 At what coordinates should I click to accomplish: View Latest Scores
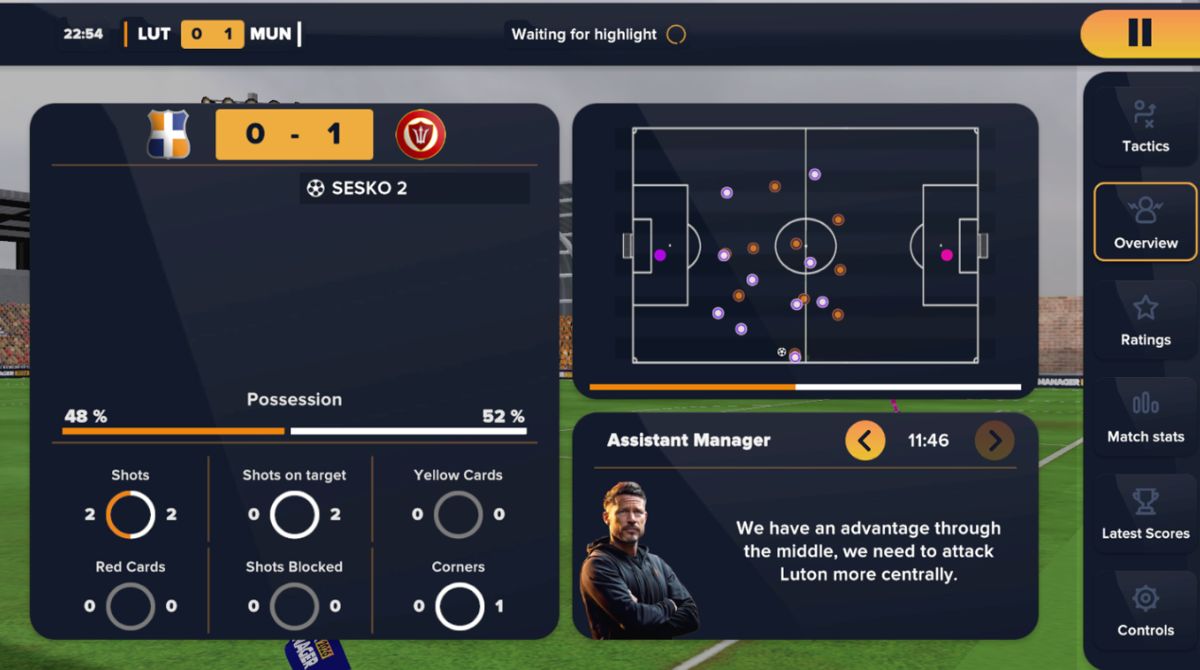1145,513
